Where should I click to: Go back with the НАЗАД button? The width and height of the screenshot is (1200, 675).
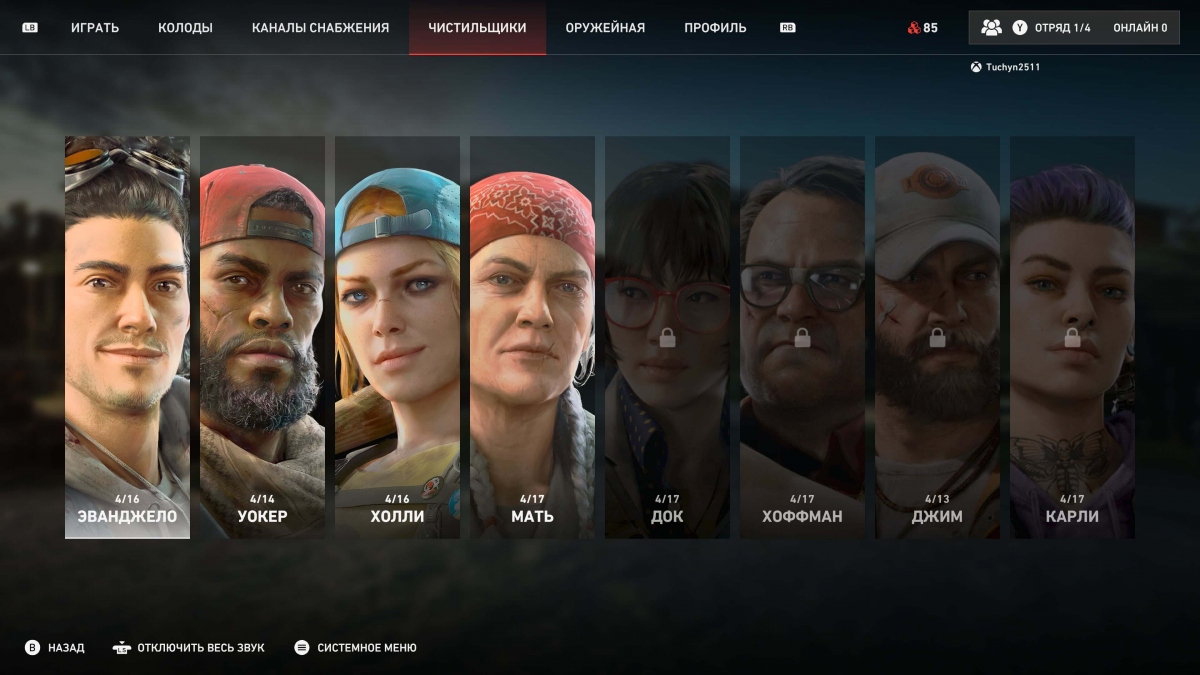[x=56, y=648]
